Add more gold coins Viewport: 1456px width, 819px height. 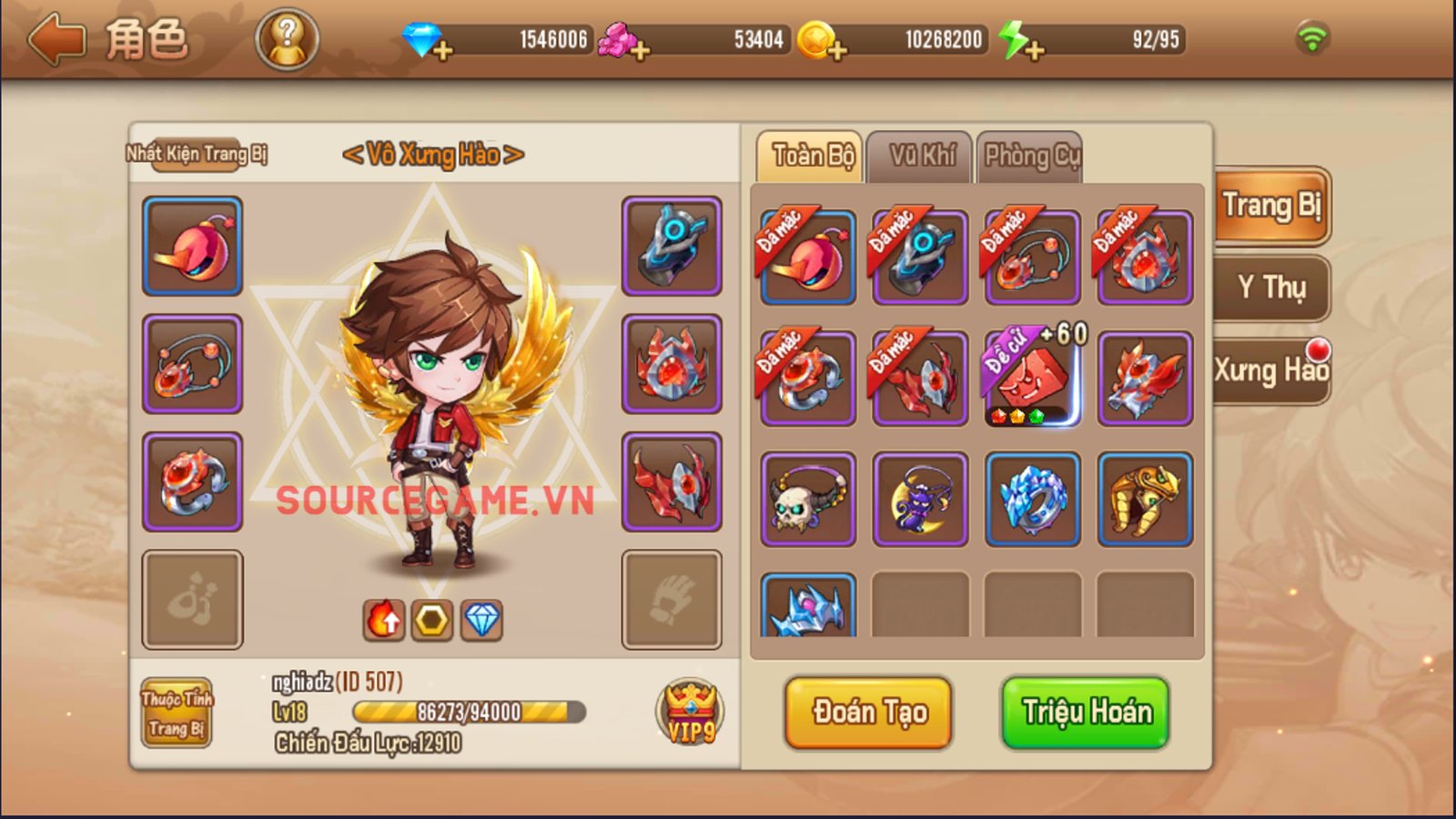[x=836, y=50]
